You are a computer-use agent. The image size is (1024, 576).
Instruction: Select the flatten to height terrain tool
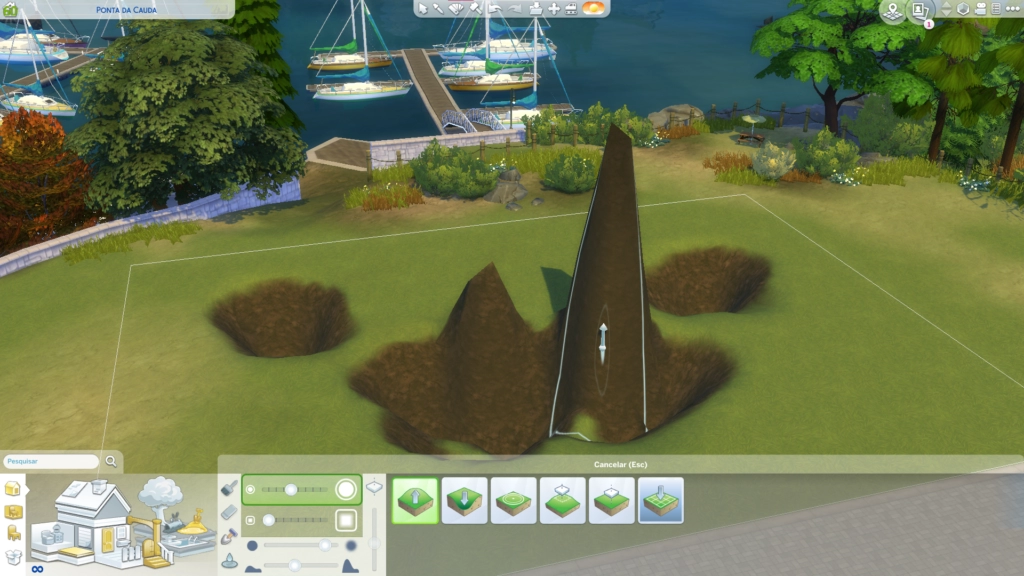(x=563, y=500)
